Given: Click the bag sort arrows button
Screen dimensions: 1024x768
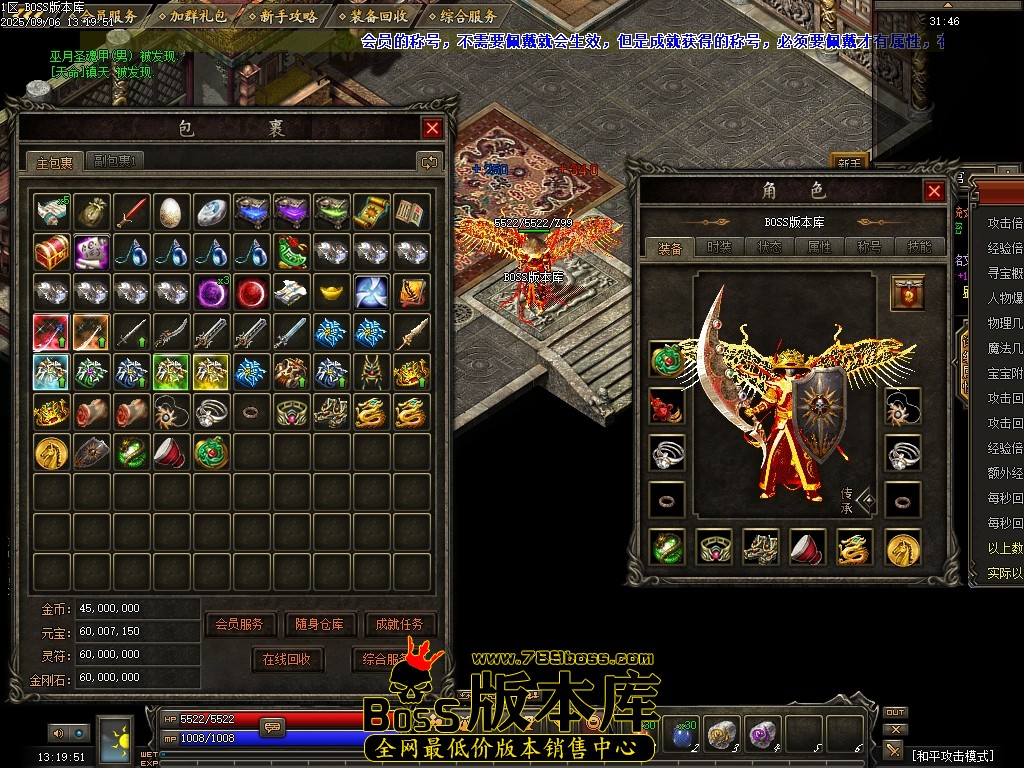Looking at the screenshot, I should pos(429,161).
